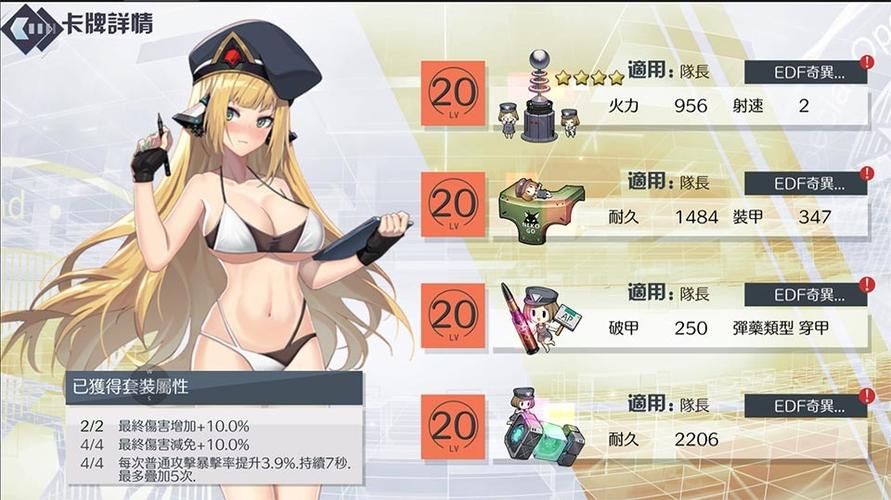Go back using the top-left arrow button

tap(30, 26)
